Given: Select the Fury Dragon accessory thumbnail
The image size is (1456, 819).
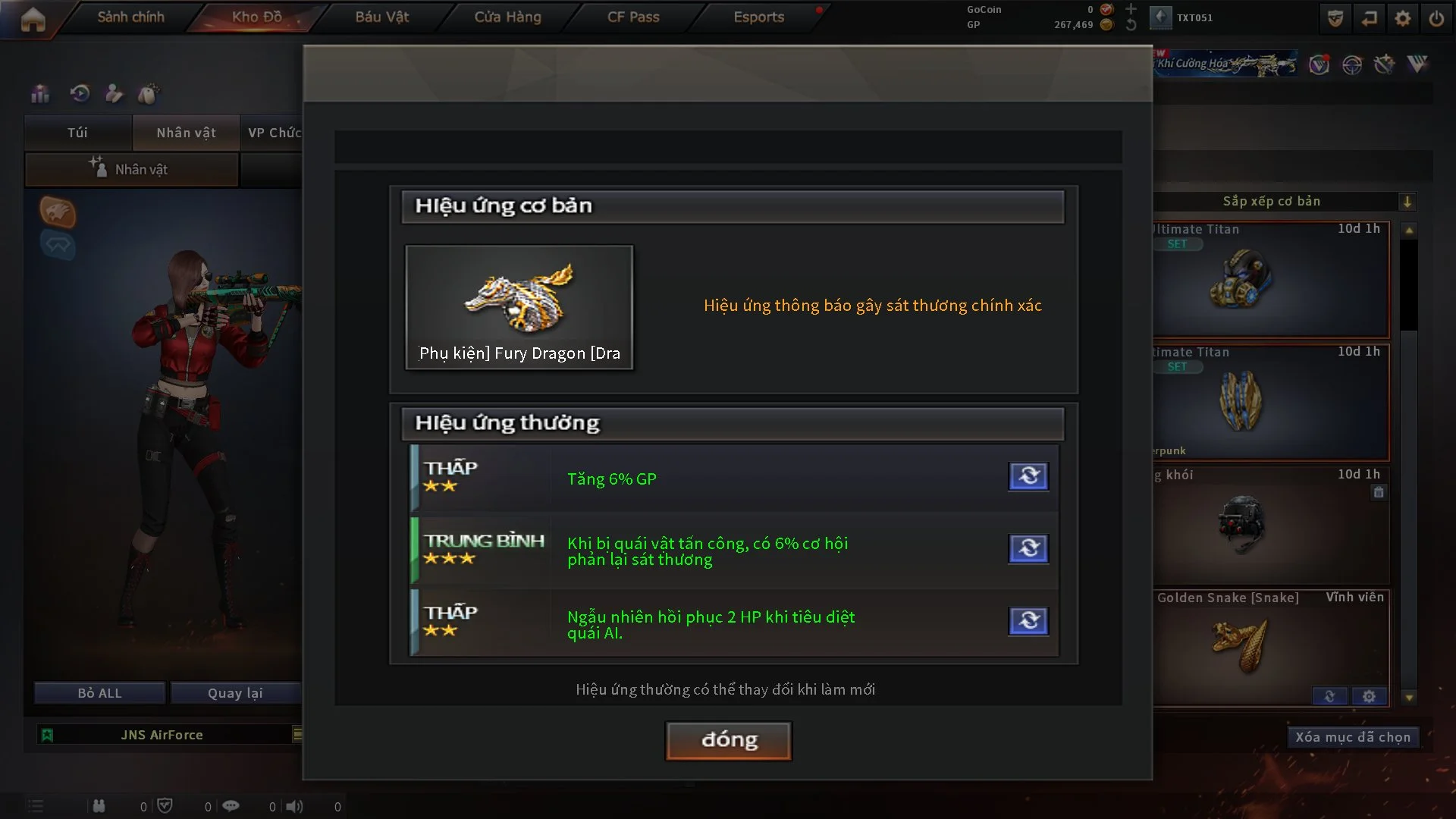Looking at the screenshot, I should [x=519, y=307].
